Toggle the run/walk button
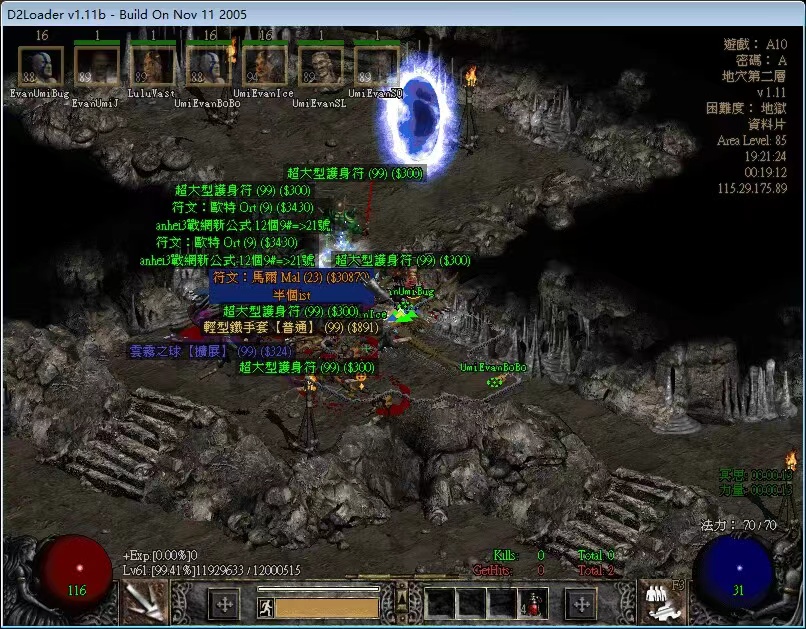806x629 pixels. [266, 607]
